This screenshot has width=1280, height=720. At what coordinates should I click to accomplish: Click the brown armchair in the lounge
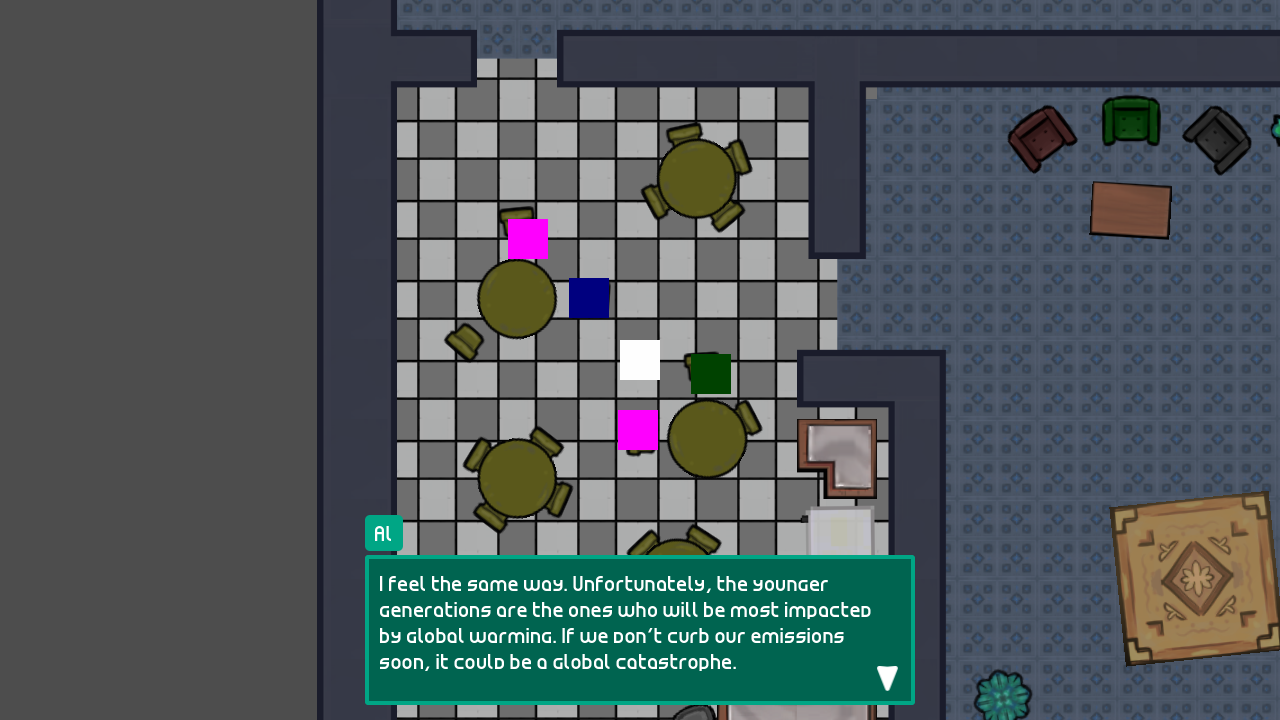[1044, 137]
